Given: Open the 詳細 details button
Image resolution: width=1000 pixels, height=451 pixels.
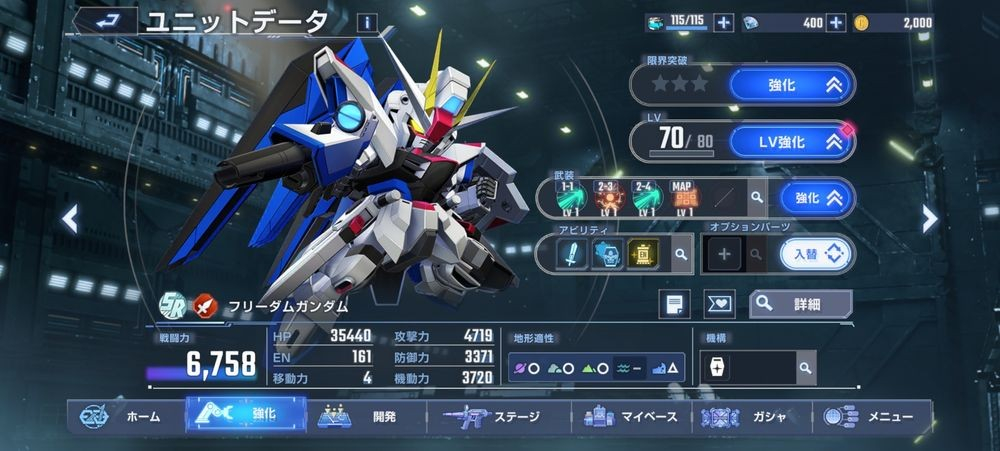Looking at the screenshot, I should tap(800, 303).
